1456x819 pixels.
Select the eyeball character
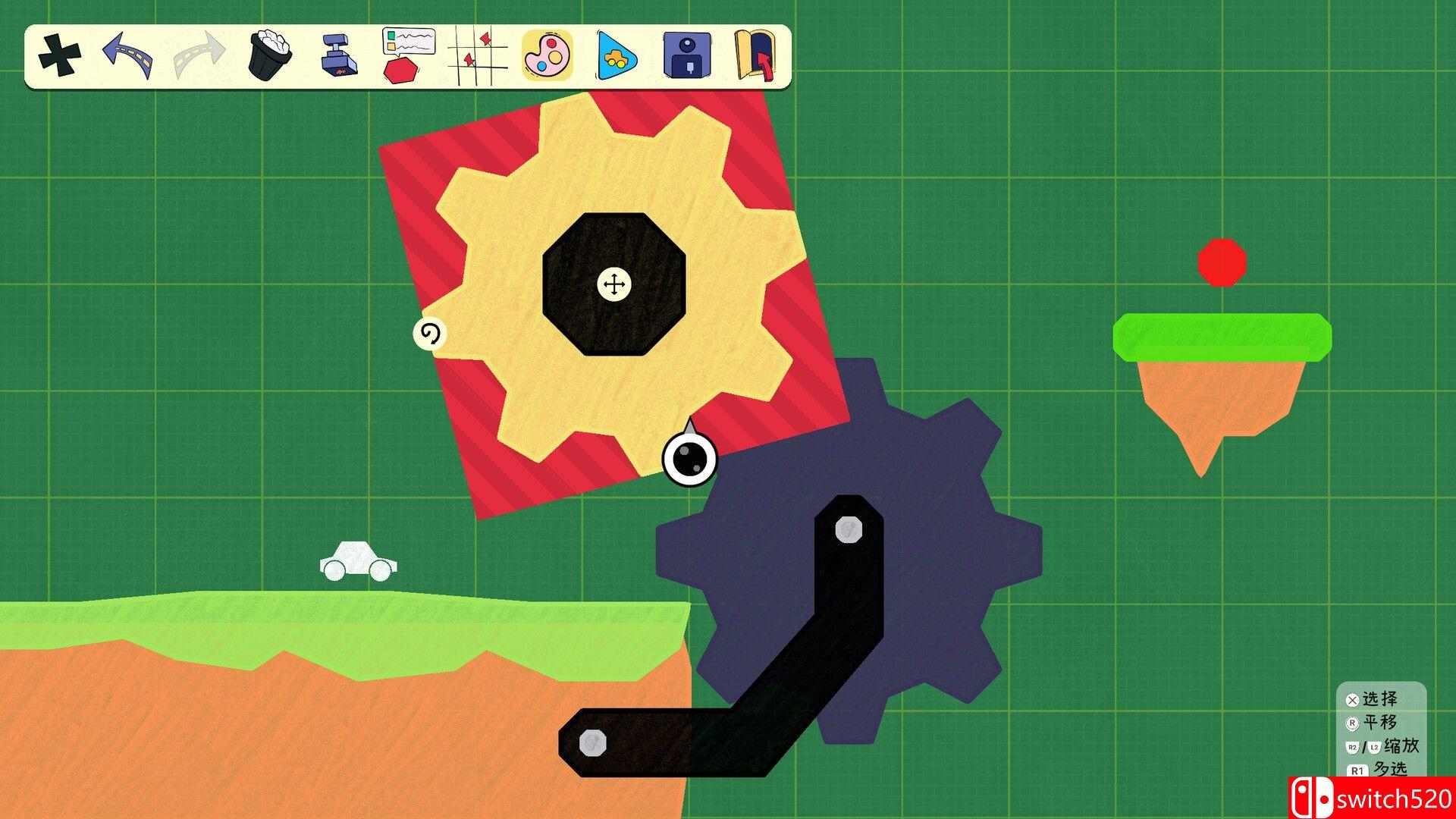click(689, 460)
